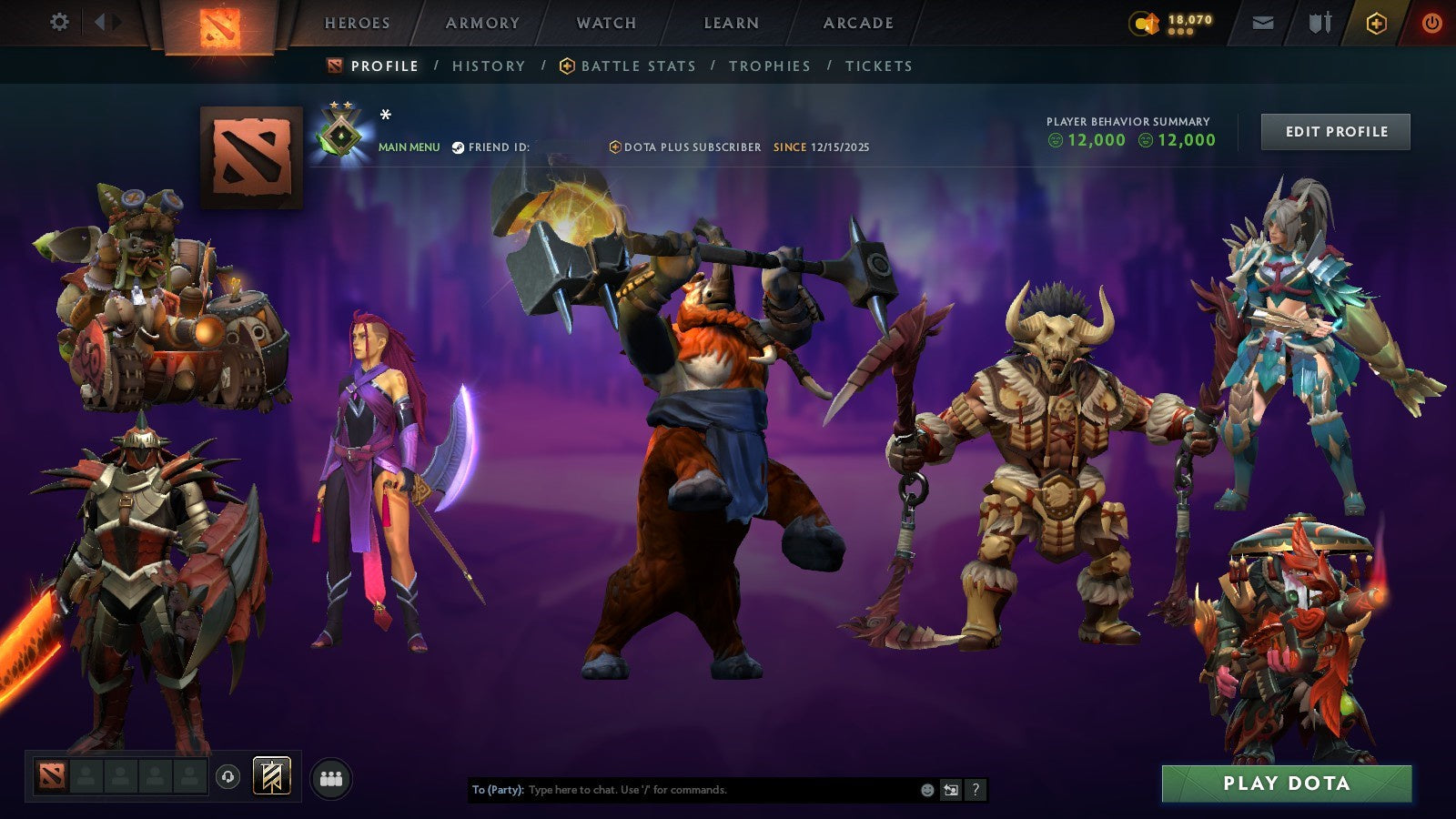Open the DOTA PLUS SUBSCRIBER link
The image size is (1456, 819).
[690, 145]
